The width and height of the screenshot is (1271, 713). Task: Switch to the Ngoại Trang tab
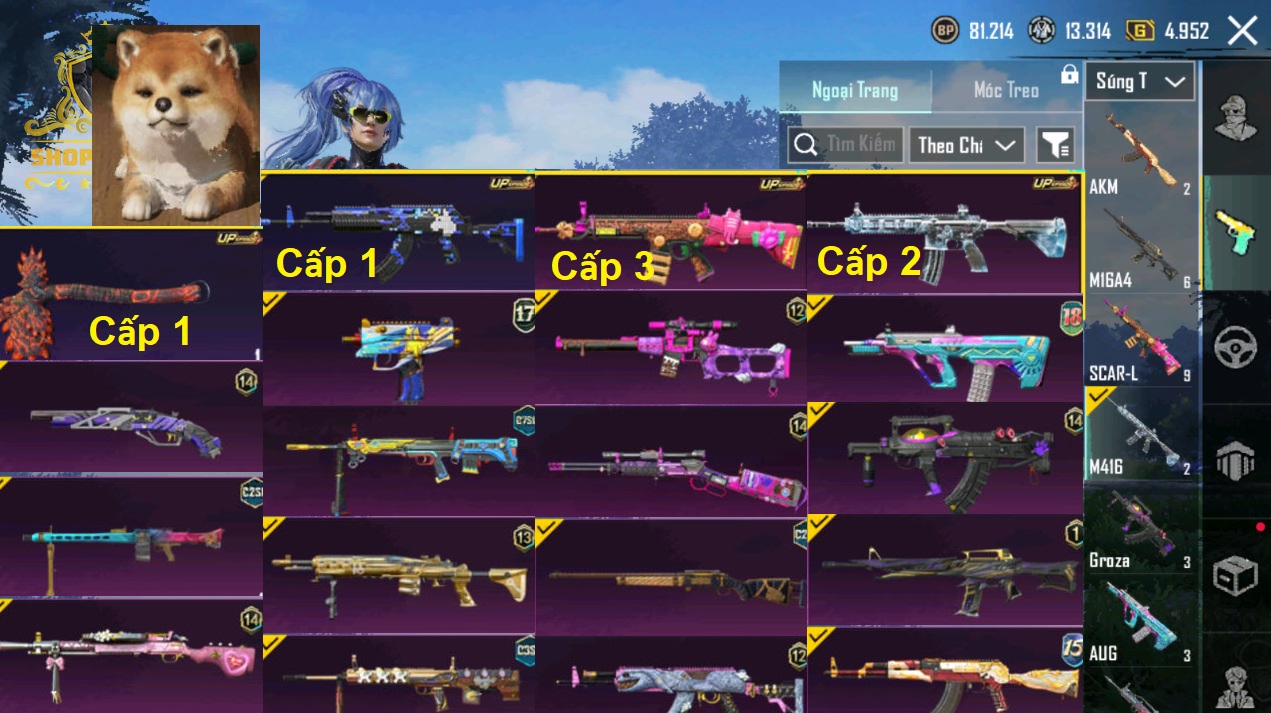coord(855,91)
